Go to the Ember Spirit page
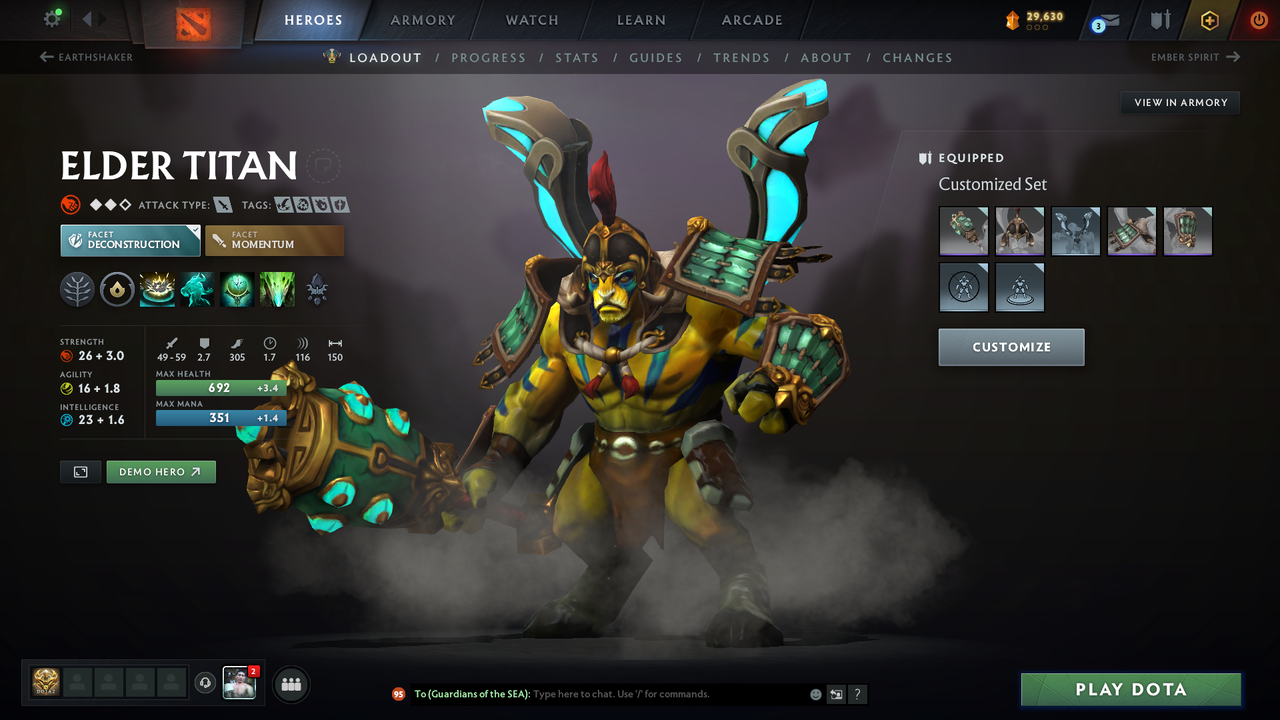This screenshot has height=720, width=1280. click(1190, 58)
